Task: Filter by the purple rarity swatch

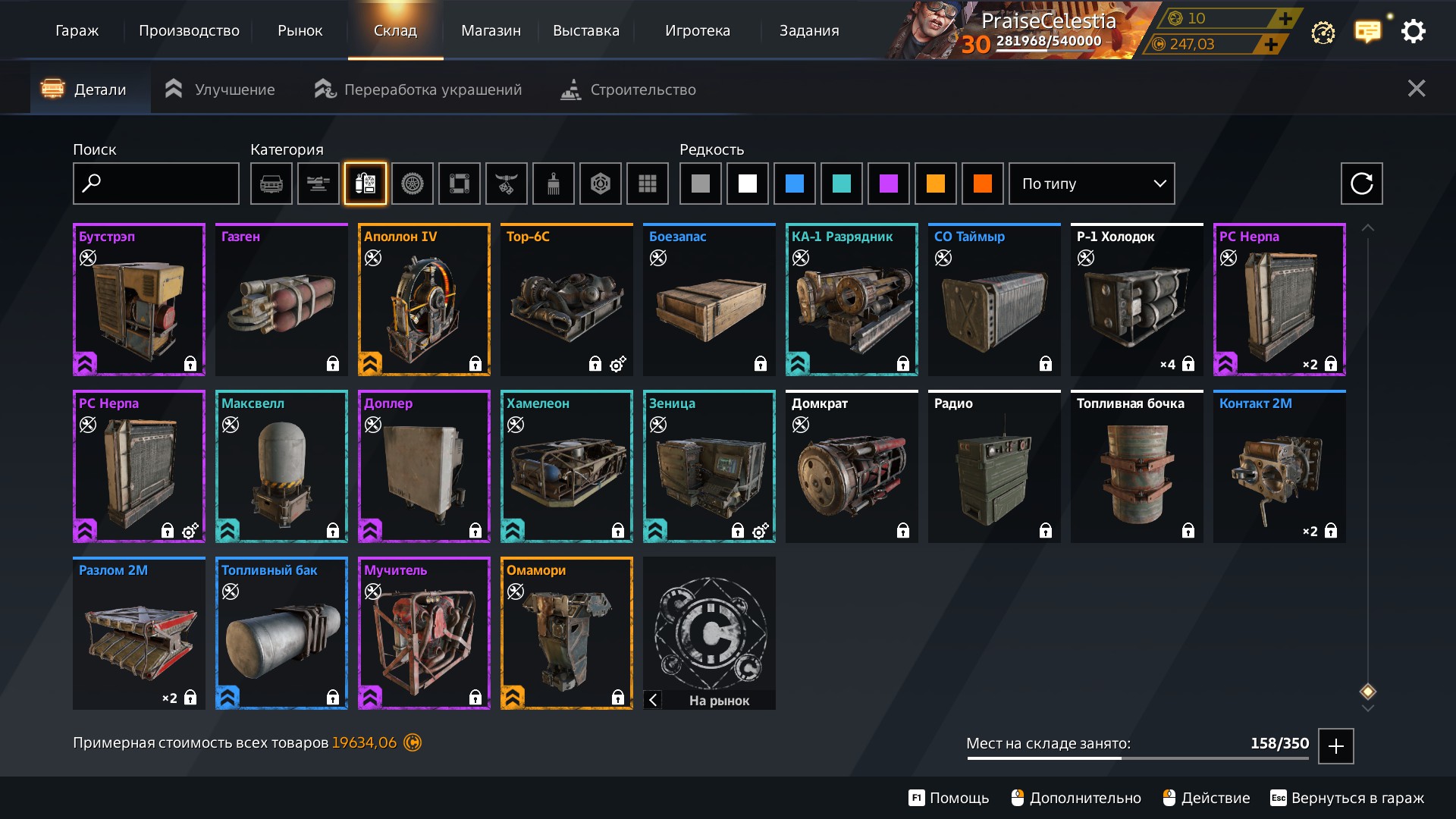Action: [888, 184]
